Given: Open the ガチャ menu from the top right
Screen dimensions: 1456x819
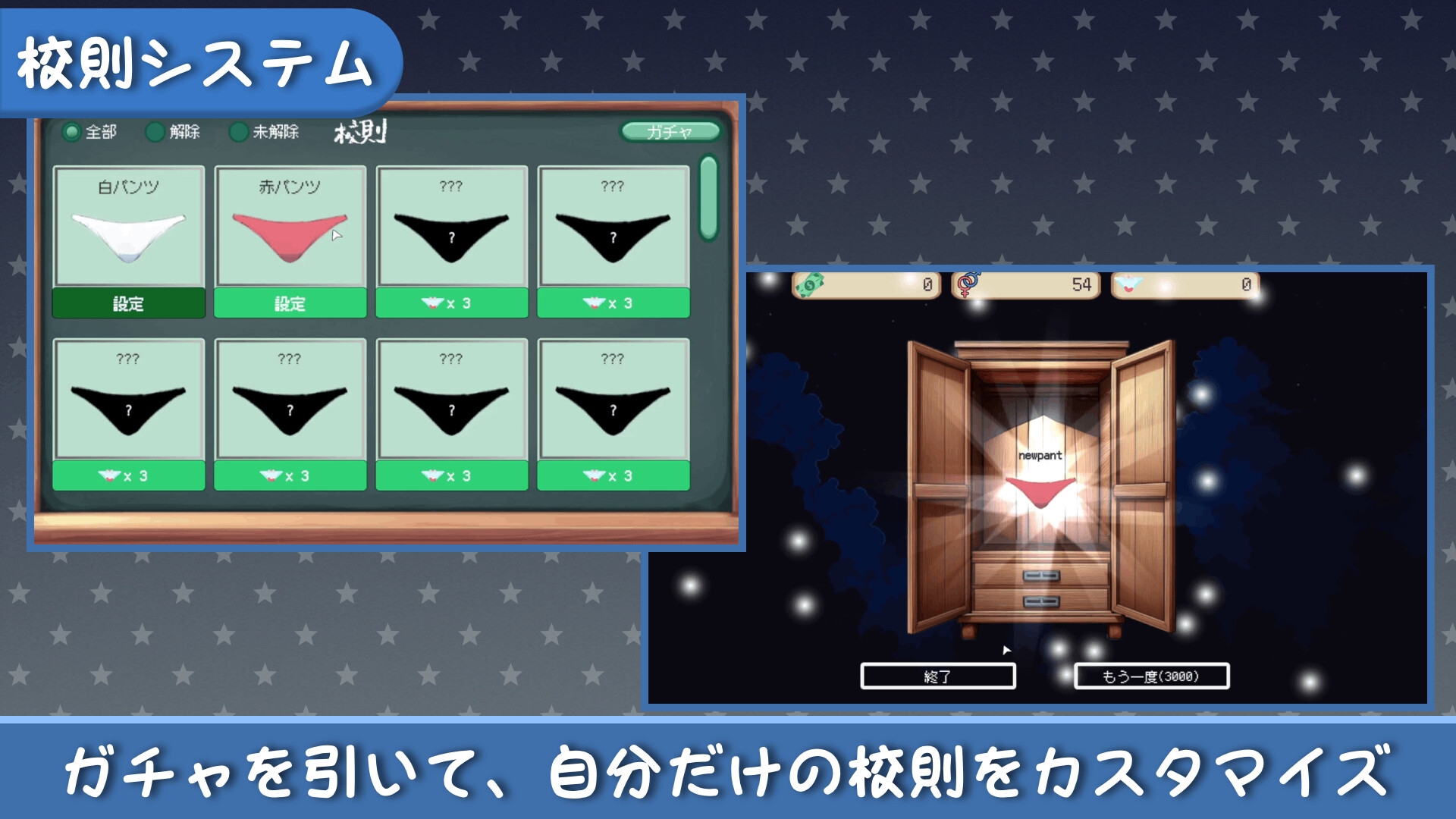Looking at the screenshot, I should 670,130.
